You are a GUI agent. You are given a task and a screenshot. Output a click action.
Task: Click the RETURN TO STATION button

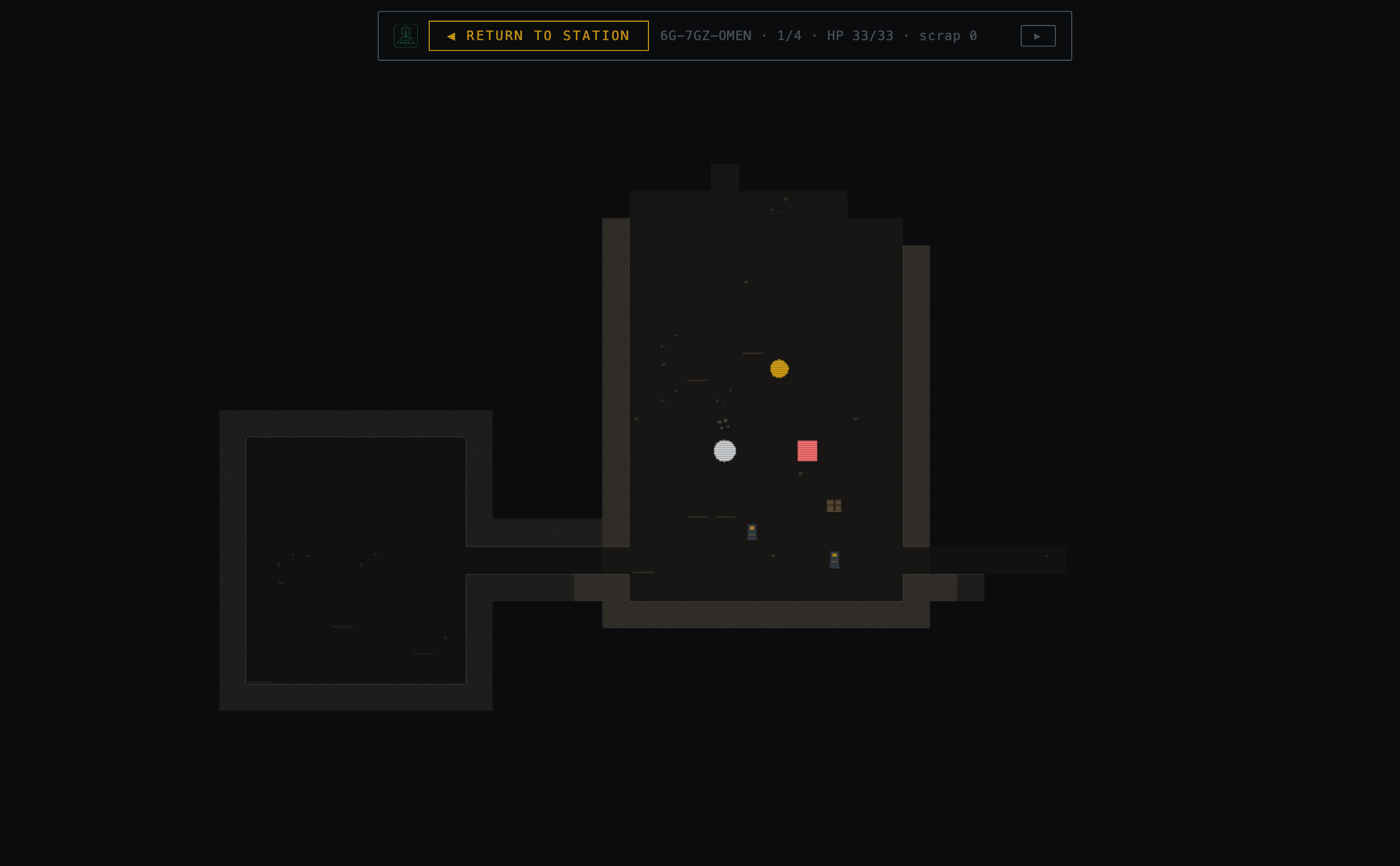[538, 35]
